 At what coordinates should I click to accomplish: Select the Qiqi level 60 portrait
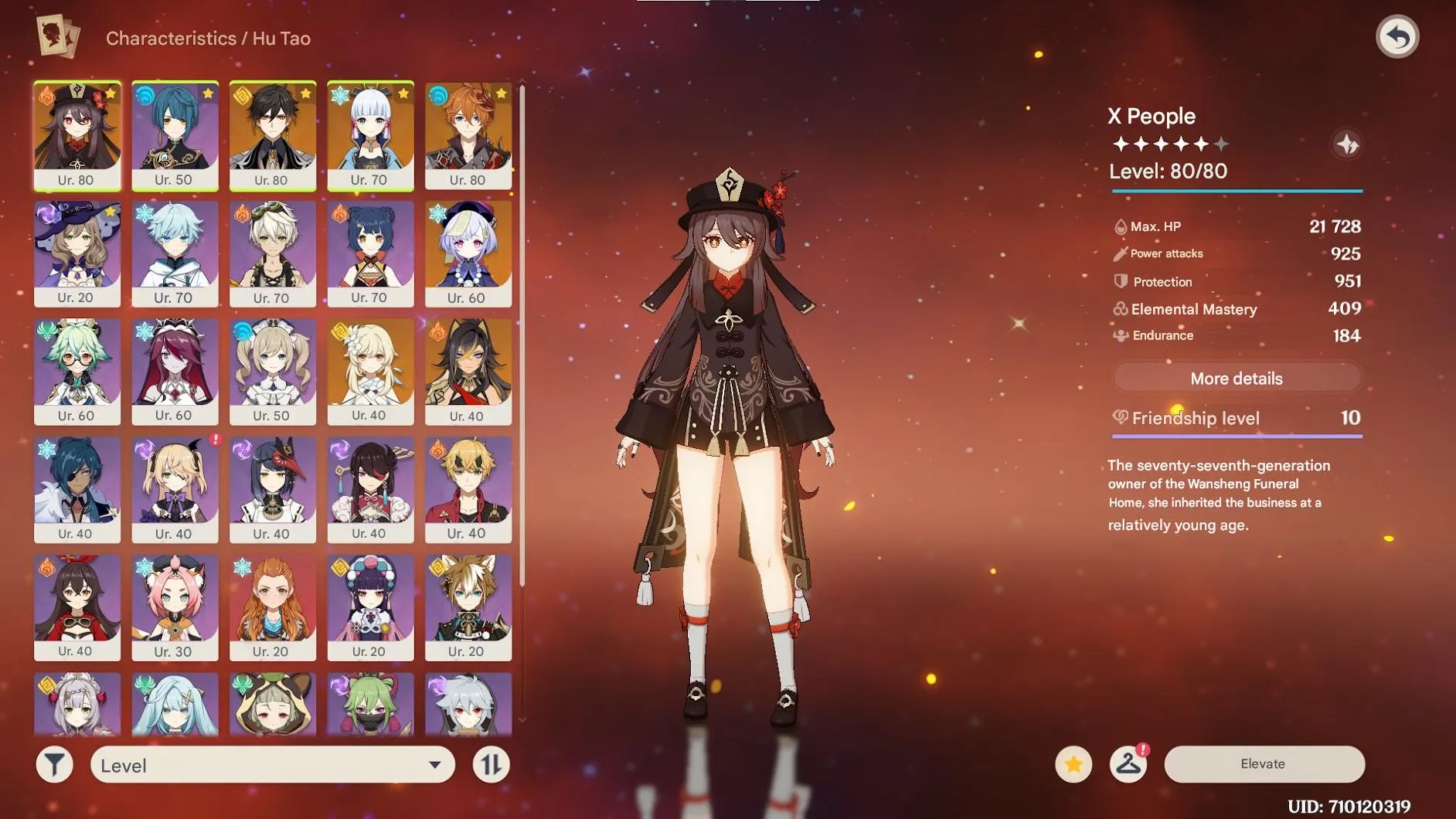click(x=468, y=253)
